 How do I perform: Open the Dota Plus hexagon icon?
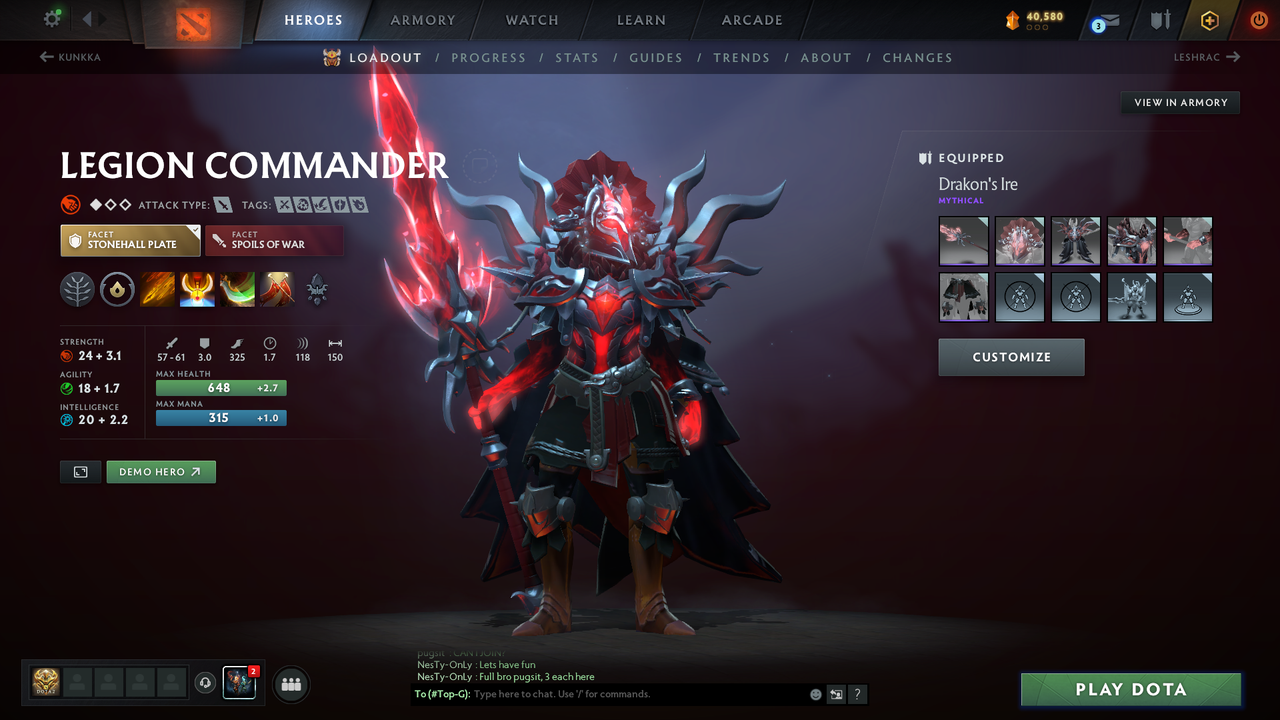point(1208,18)
